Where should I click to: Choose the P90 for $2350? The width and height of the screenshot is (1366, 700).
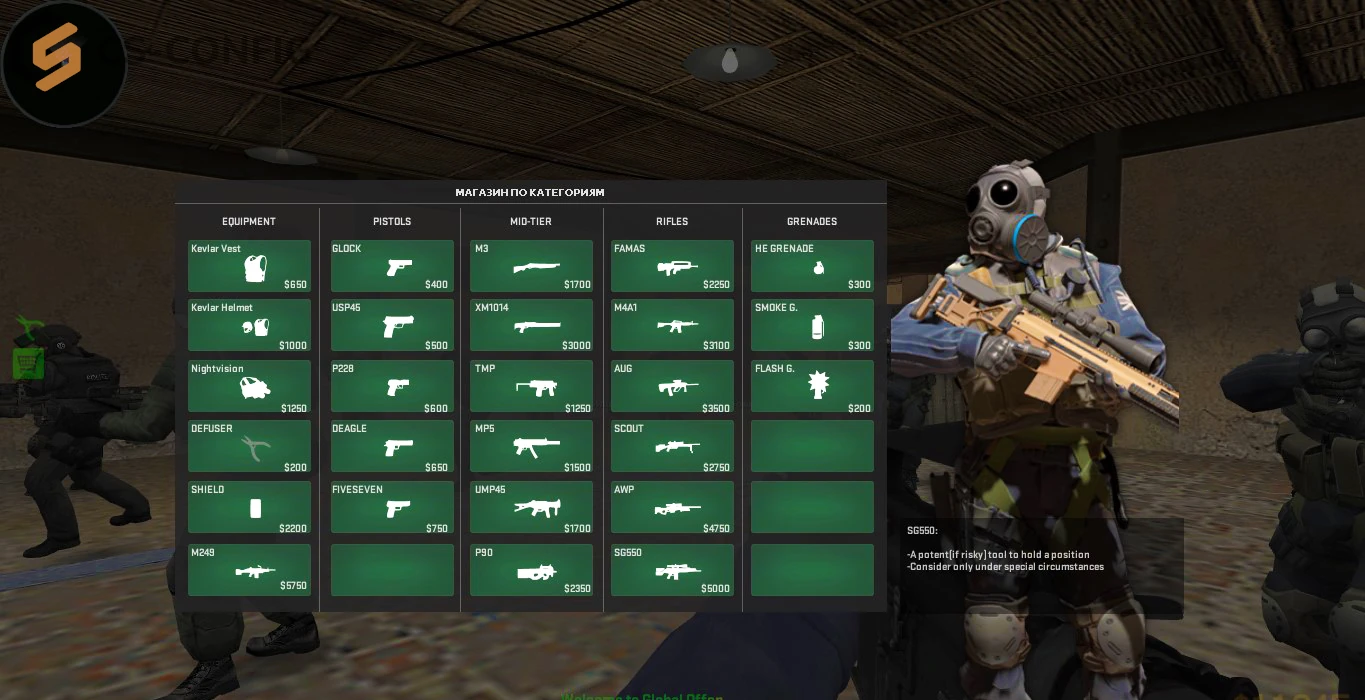pyautogui.click(x=531, y=570)
